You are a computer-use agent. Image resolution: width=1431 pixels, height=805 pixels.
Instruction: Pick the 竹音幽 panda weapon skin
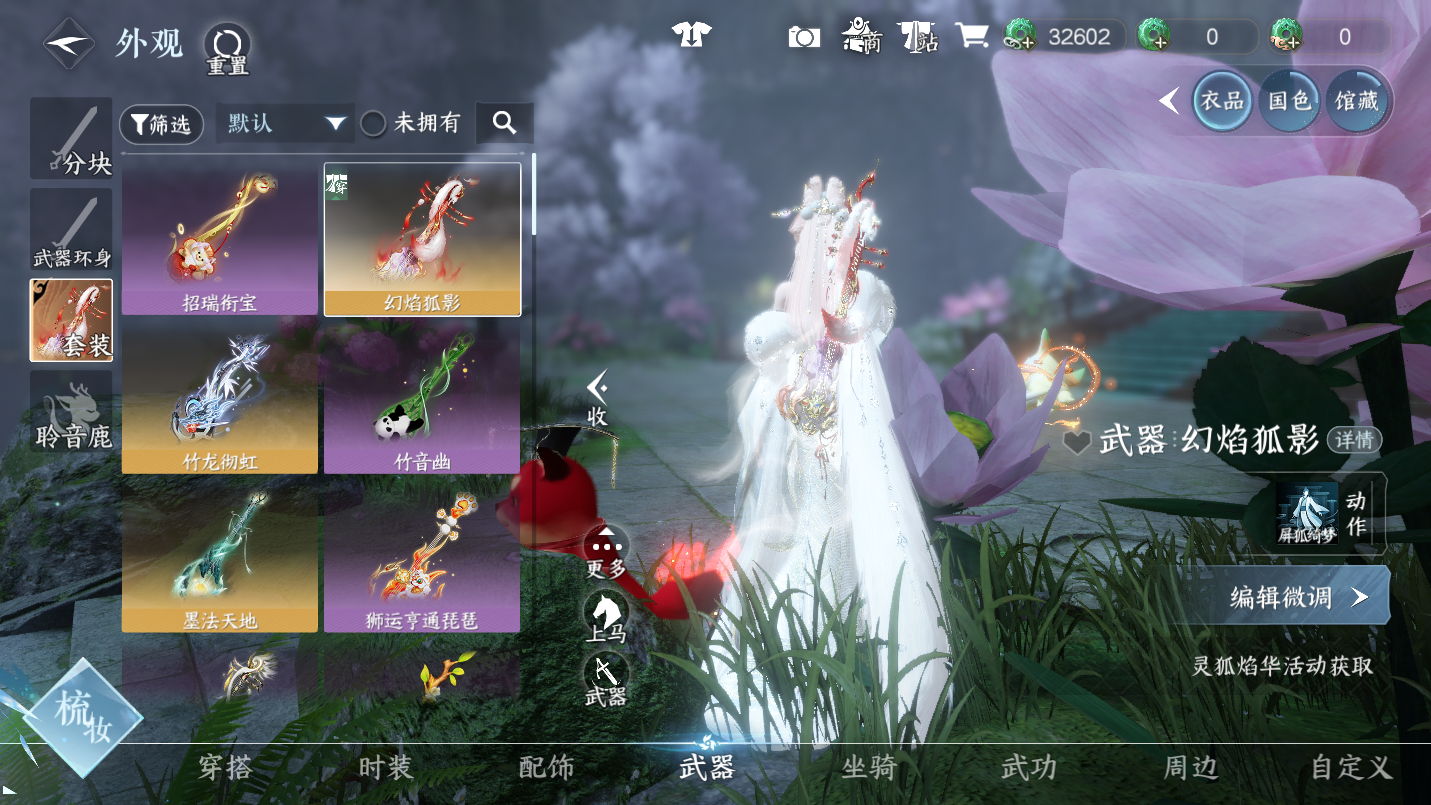[421, 400]
